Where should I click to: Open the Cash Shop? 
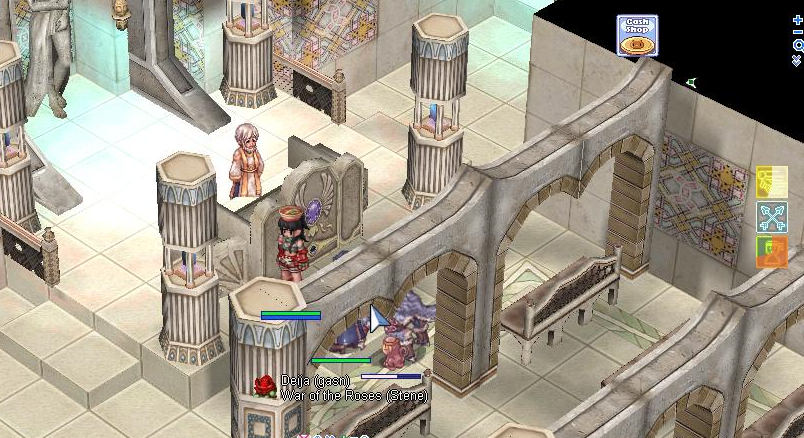coord(636,35)
